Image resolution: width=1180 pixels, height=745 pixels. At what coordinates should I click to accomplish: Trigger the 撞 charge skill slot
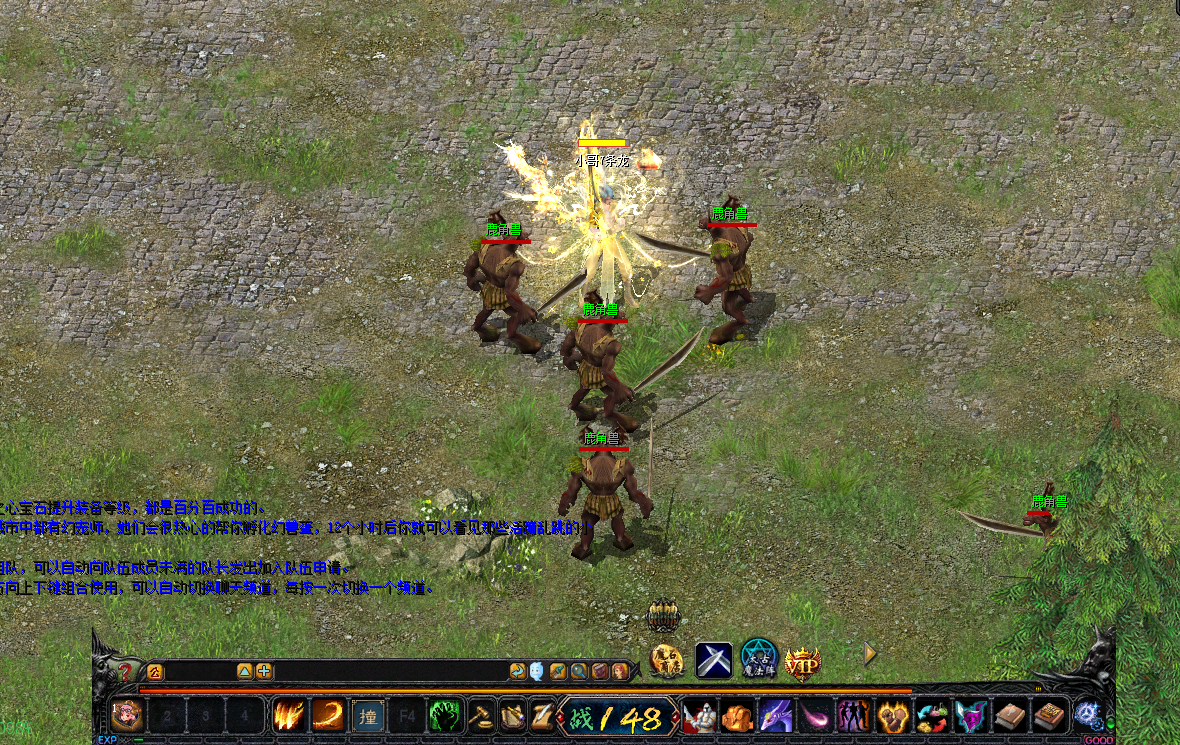(368, 716)
